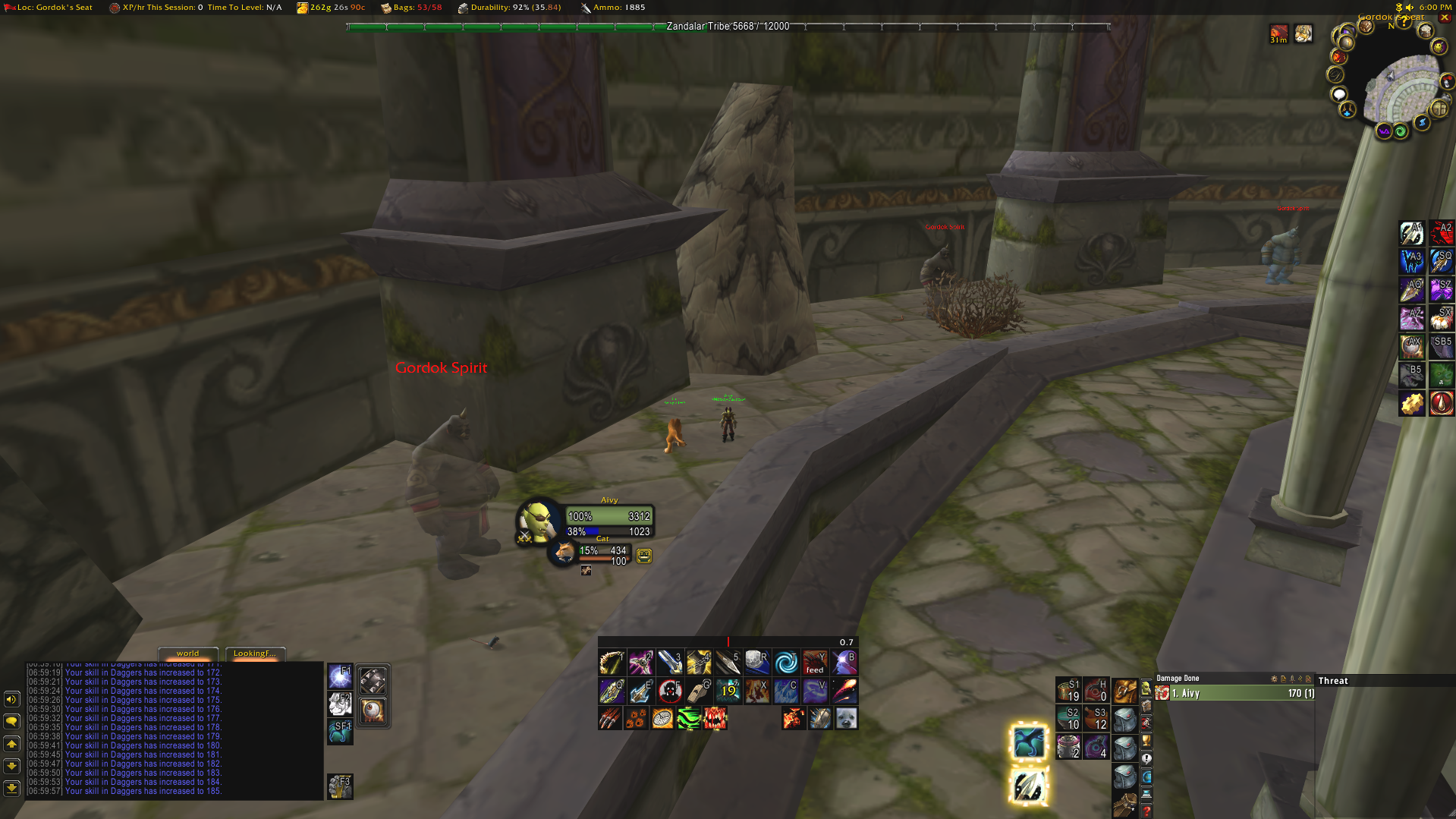Activate the bow auto shot ability
This screenshot has height=819, width=1456.
(612, 663)
